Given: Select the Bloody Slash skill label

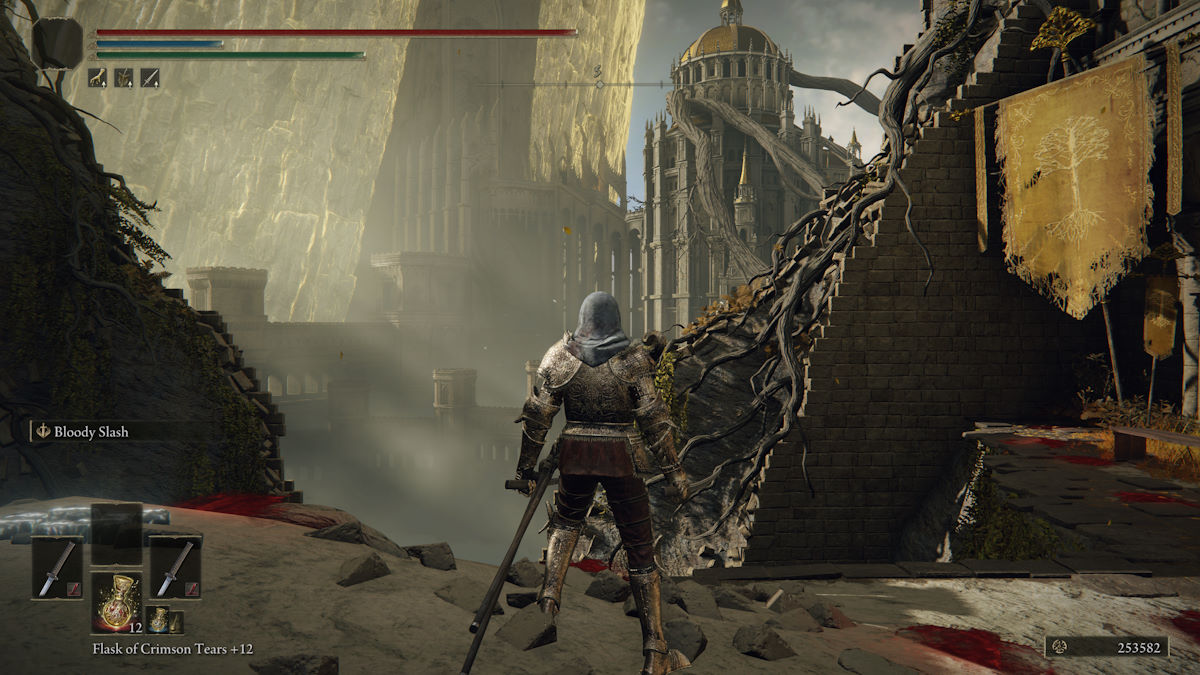Looking at the screenshot, I should [x=91, y=432].
